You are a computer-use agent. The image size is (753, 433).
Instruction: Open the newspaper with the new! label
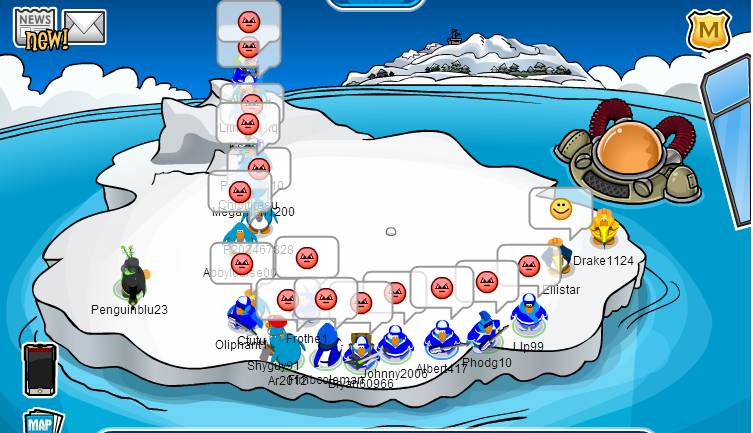point(36,28)
